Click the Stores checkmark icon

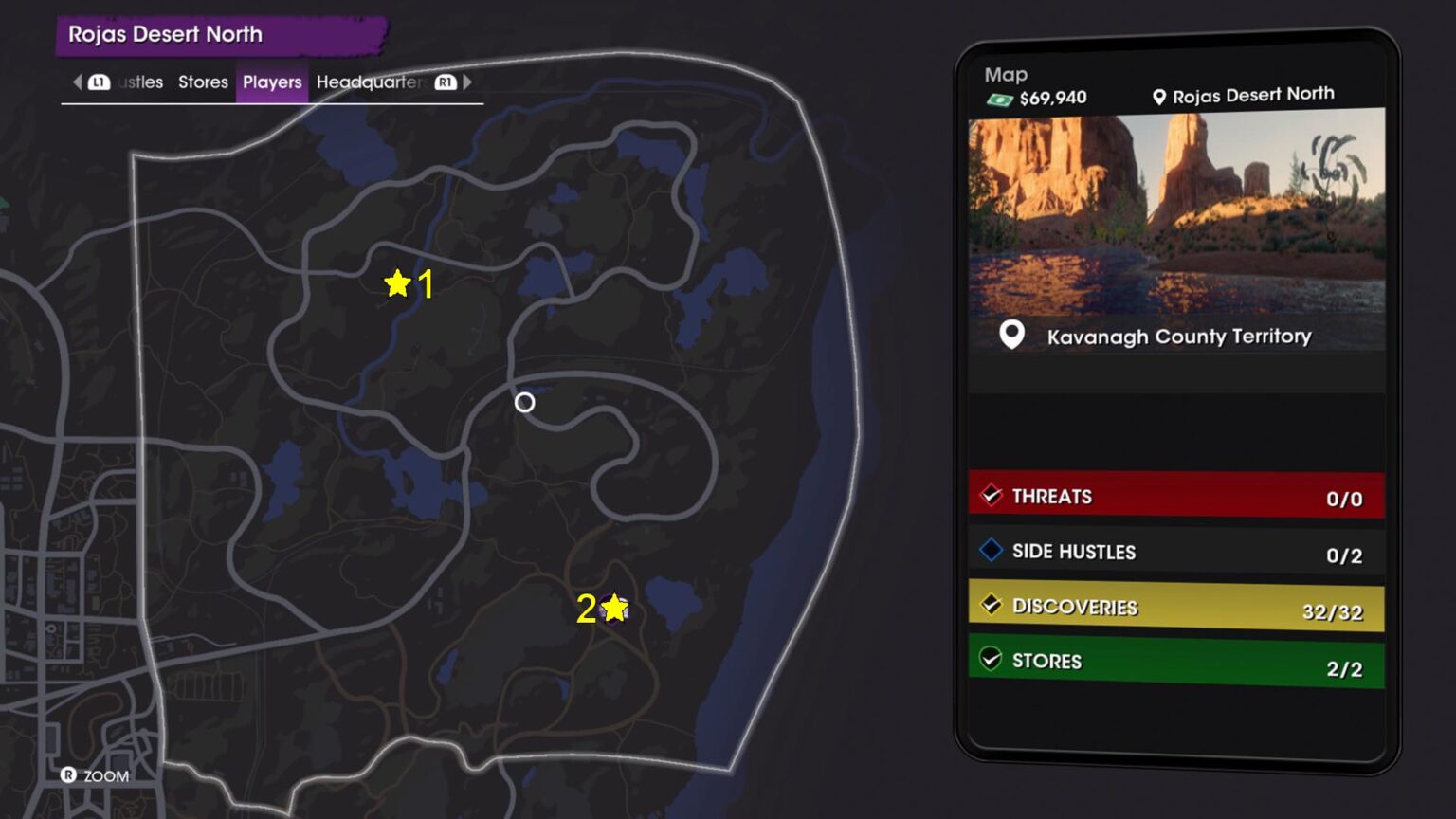pos(992,661)
